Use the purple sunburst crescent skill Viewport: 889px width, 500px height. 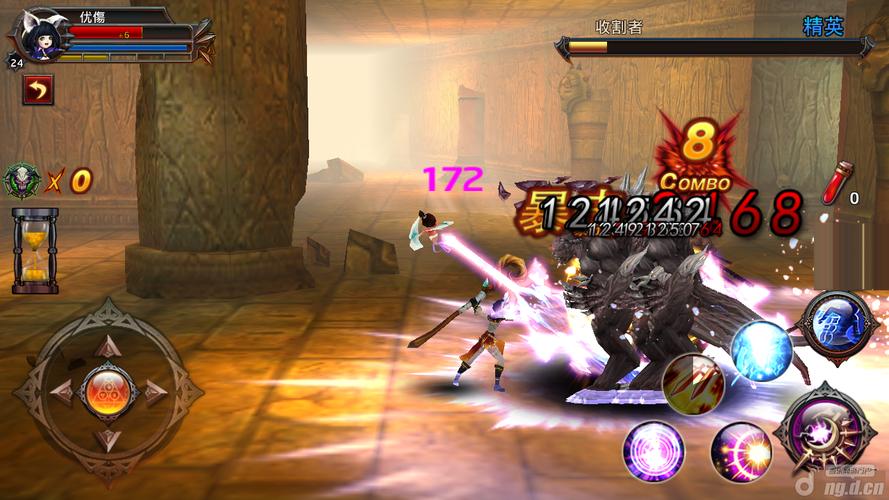(x=741, y=453)
